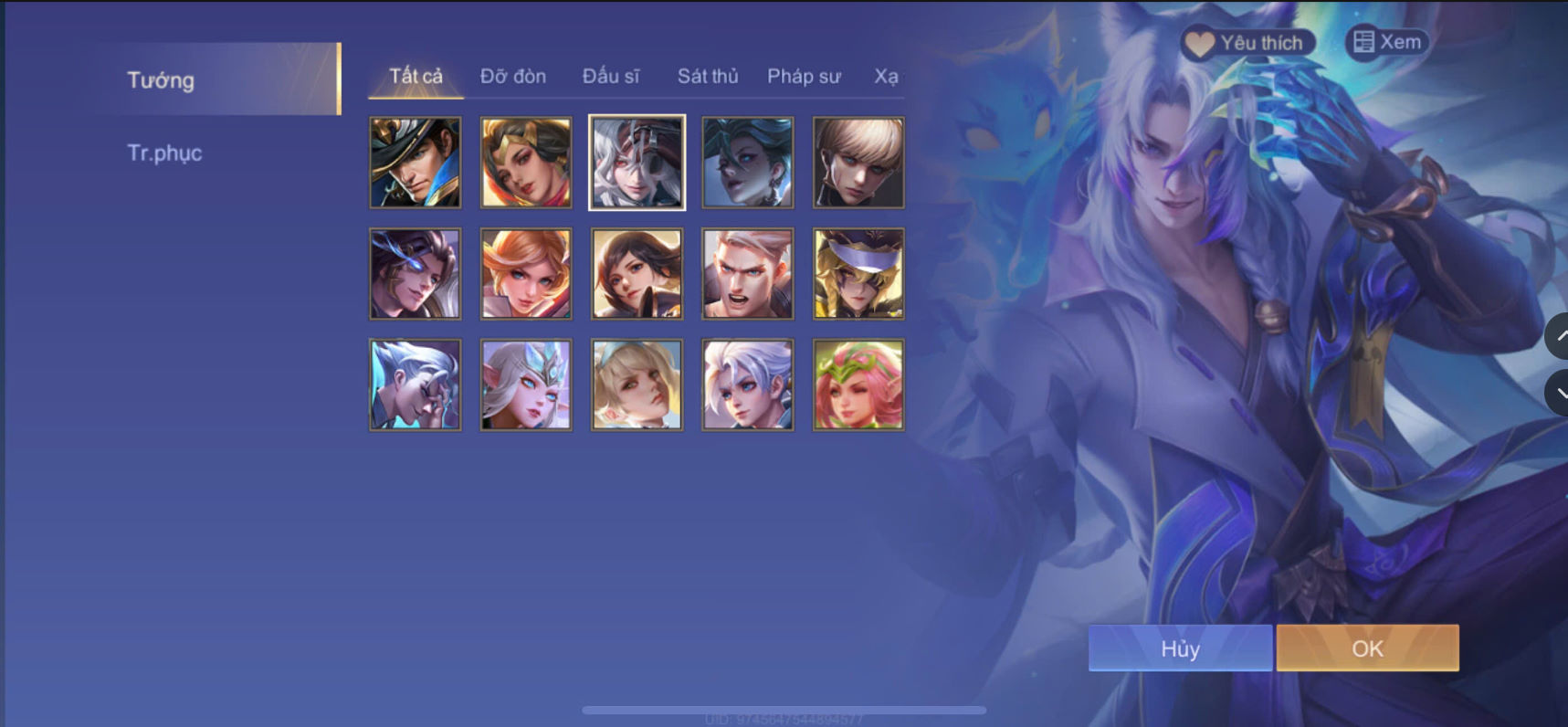Select the pink-haired flower hero portrait

[858, 385]
